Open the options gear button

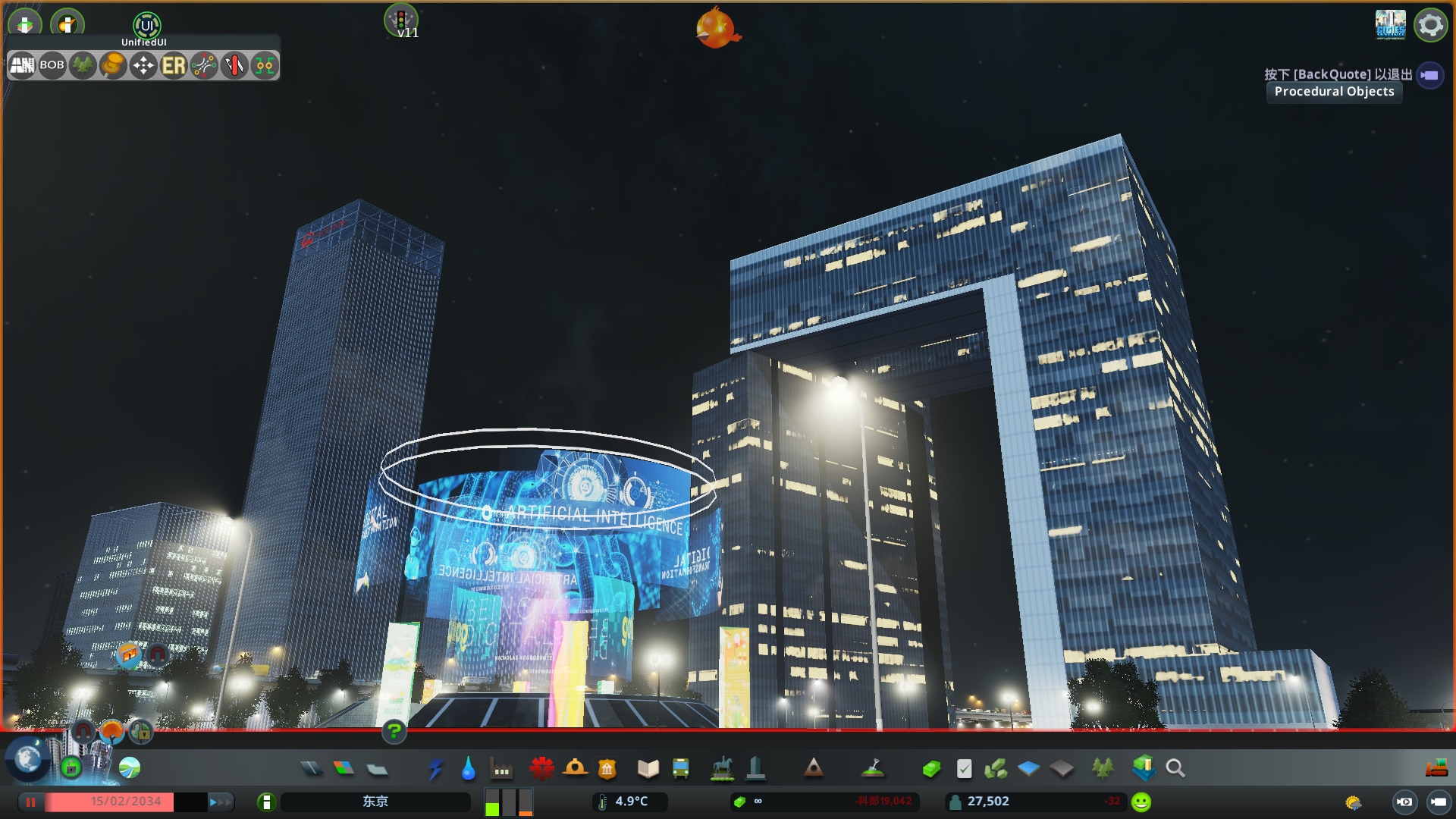[1430, 24]
